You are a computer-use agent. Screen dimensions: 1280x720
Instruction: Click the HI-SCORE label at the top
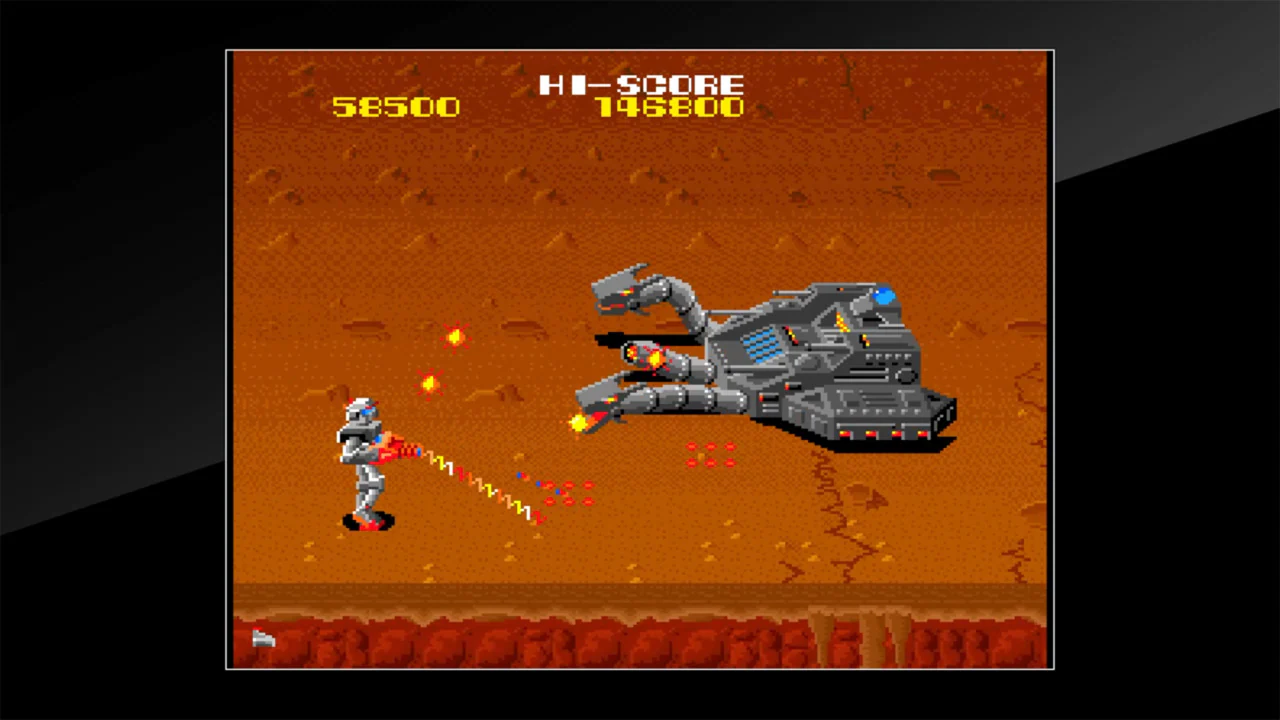[x=641, y=85]
